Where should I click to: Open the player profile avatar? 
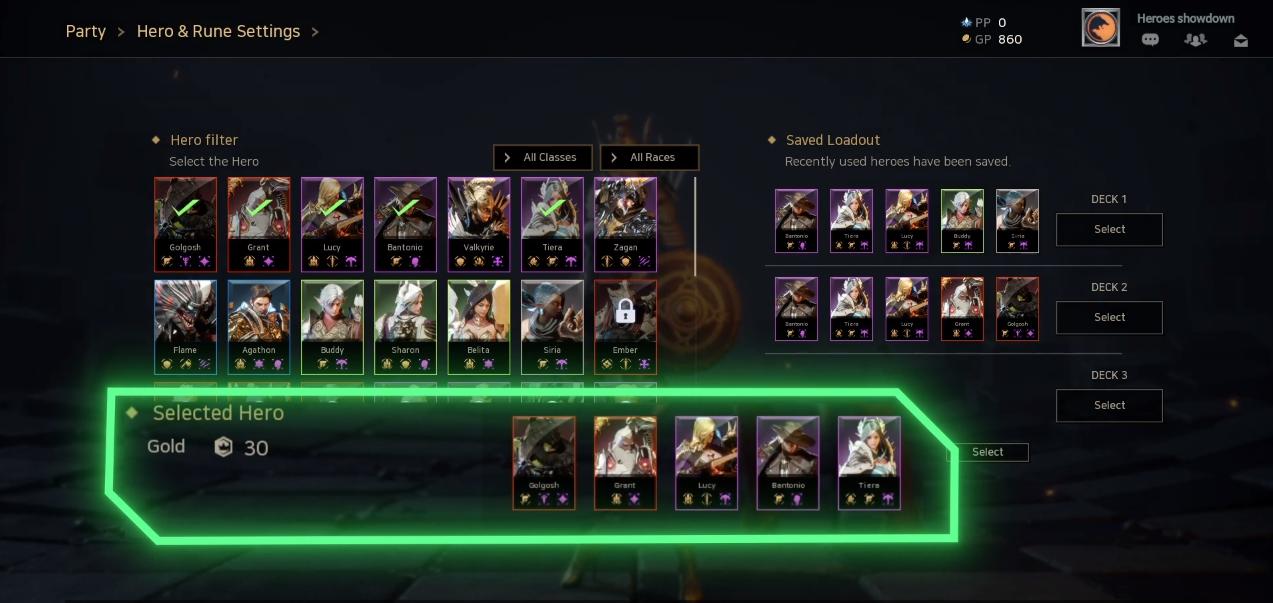tap(1100, 28)
